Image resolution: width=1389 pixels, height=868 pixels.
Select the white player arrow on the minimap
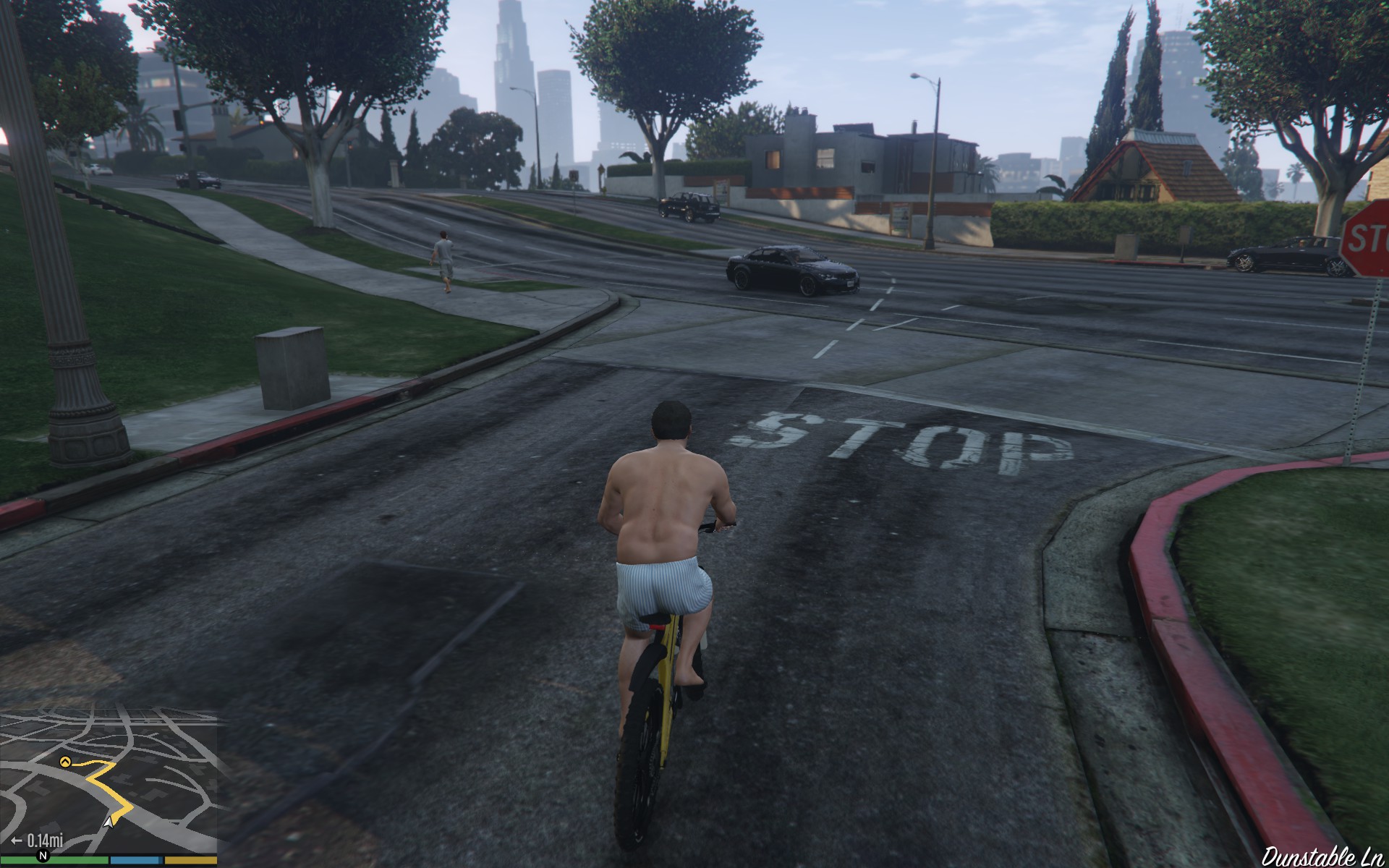pyautogui.click(x=109, y=822)
